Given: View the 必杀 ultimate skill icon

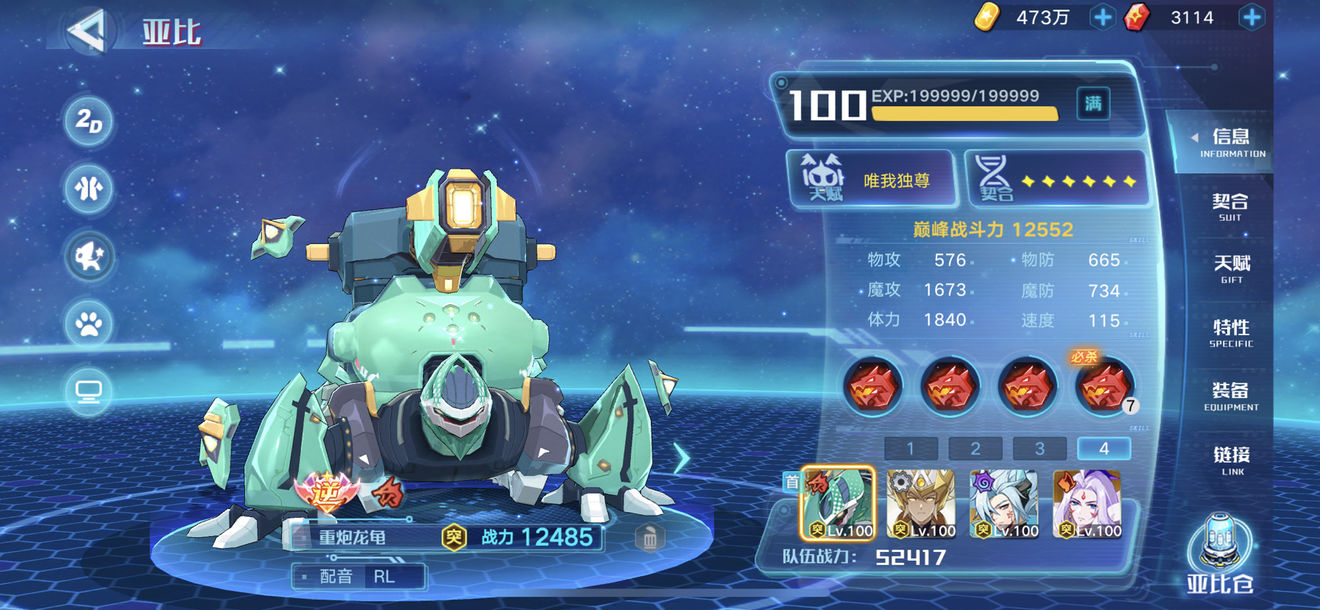Looking at the screenshot, I should coord(1105,385).
